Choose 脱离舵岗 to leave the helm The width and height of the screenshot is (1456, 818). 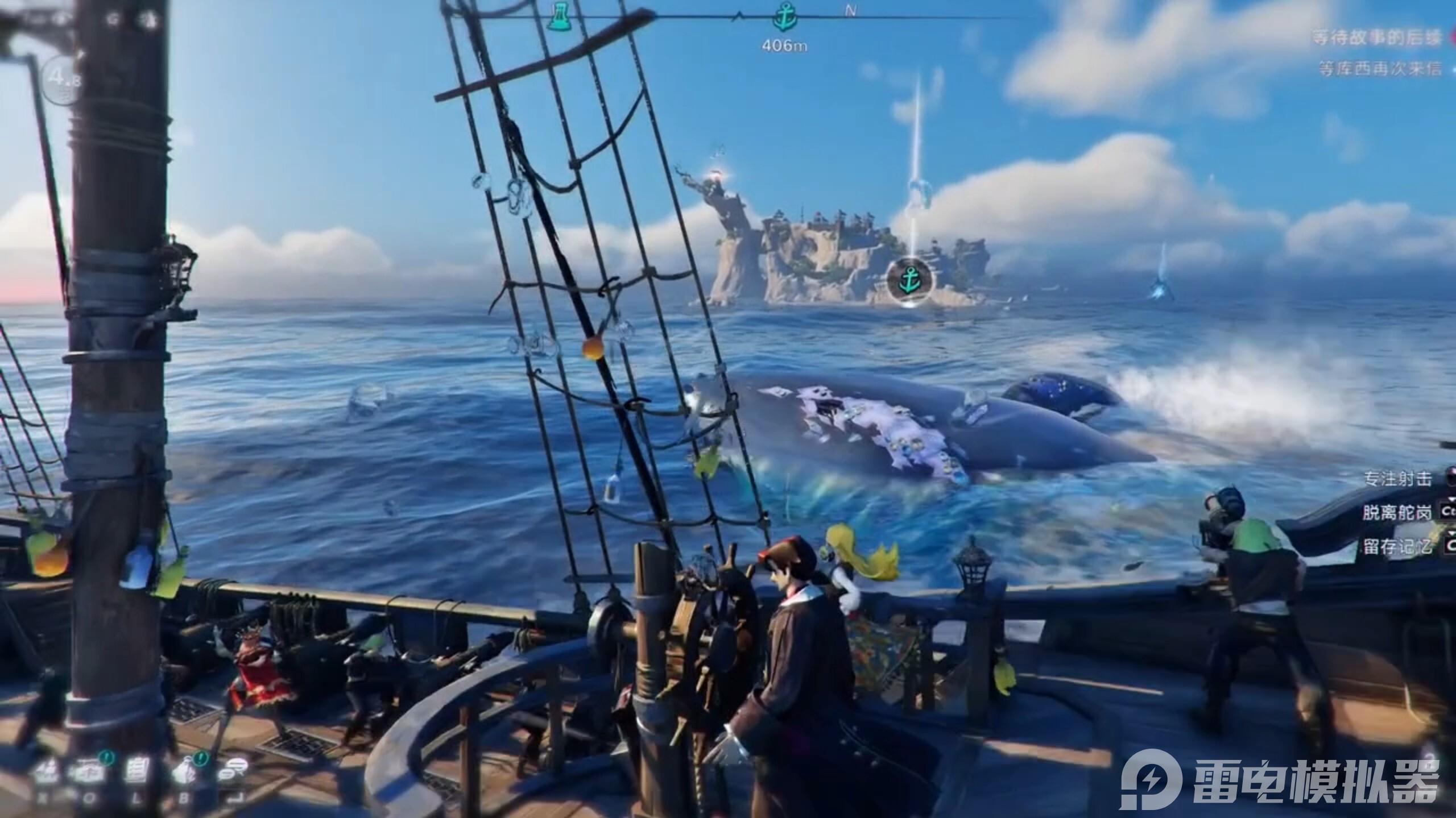pyautogui.click(x=1396, y=512)
